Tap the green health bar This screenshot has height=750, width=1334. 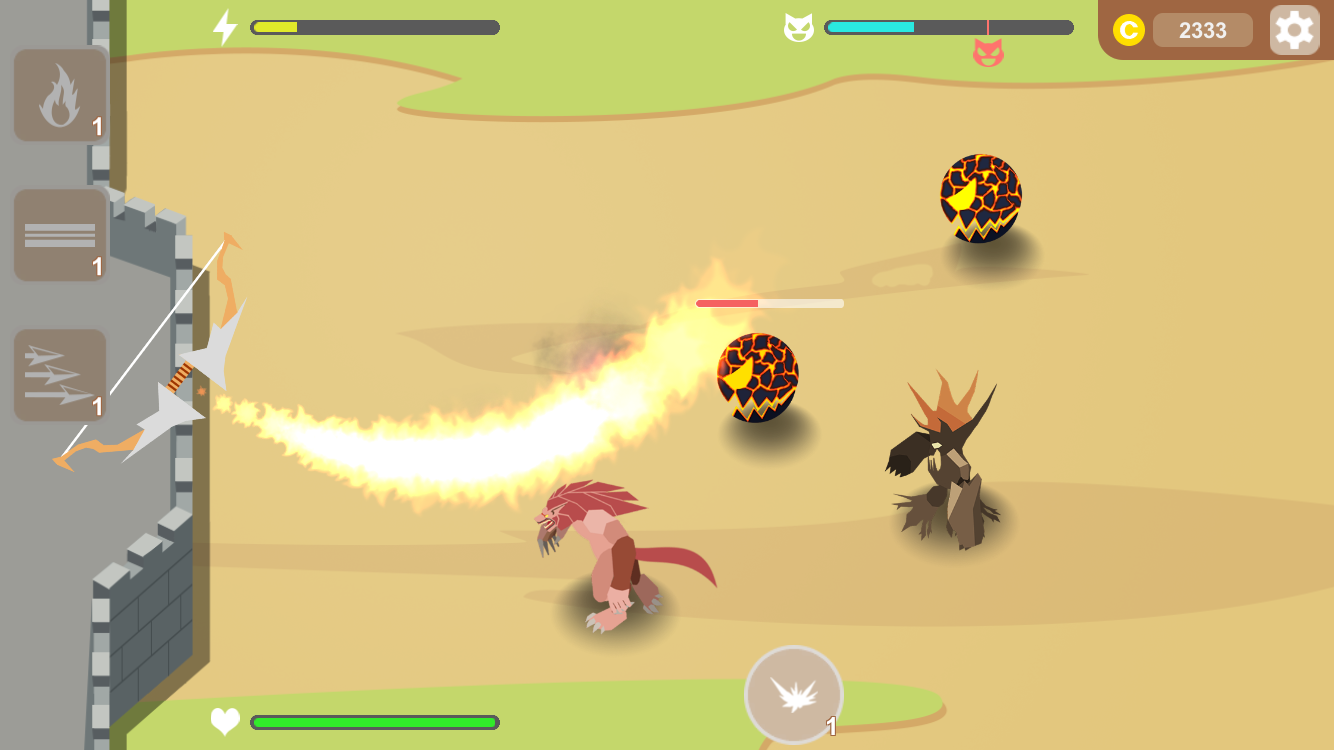(x=375, y=720)
